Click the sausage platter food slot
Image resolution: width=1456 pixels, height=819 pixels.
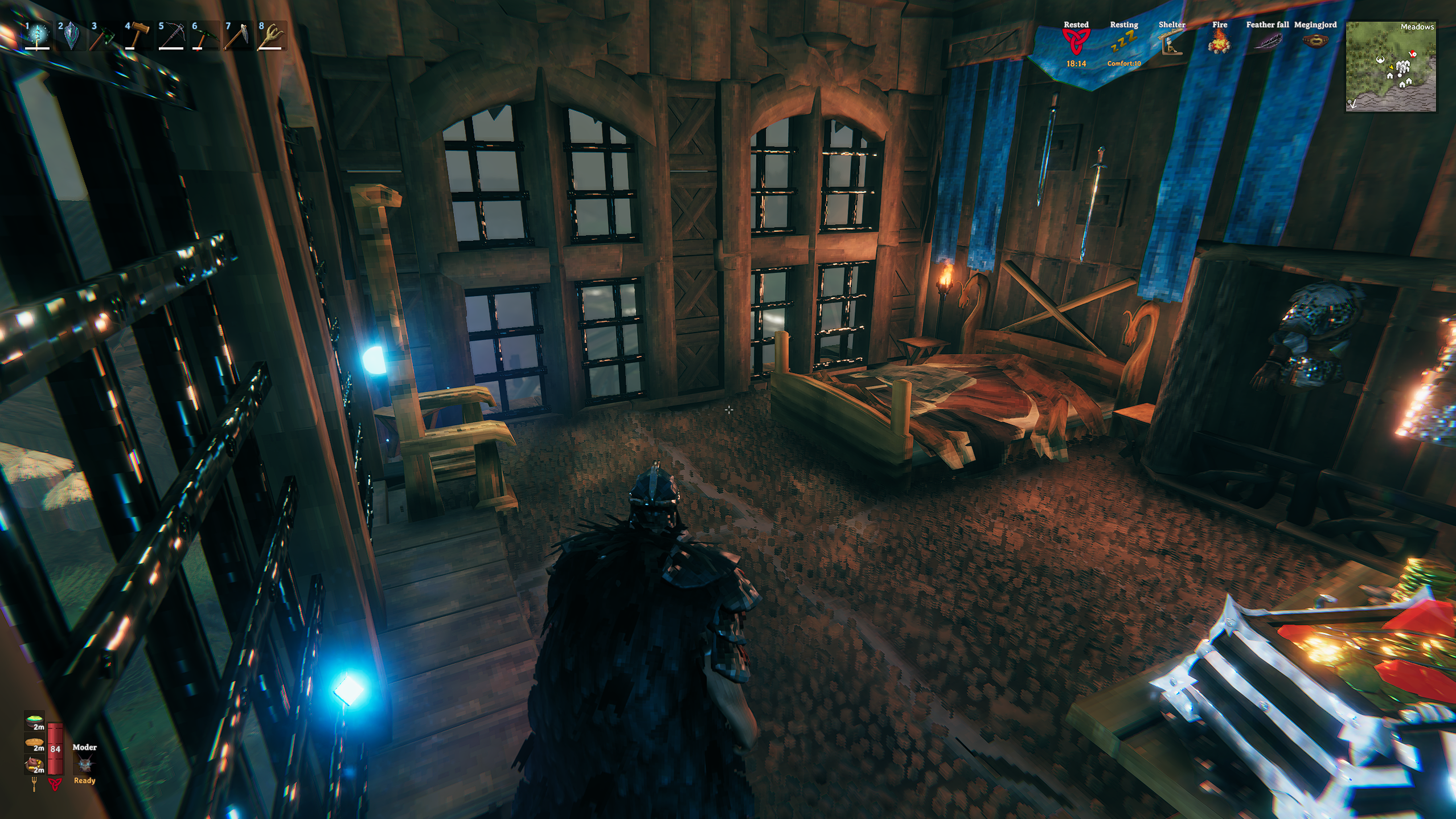pos(34,765)
